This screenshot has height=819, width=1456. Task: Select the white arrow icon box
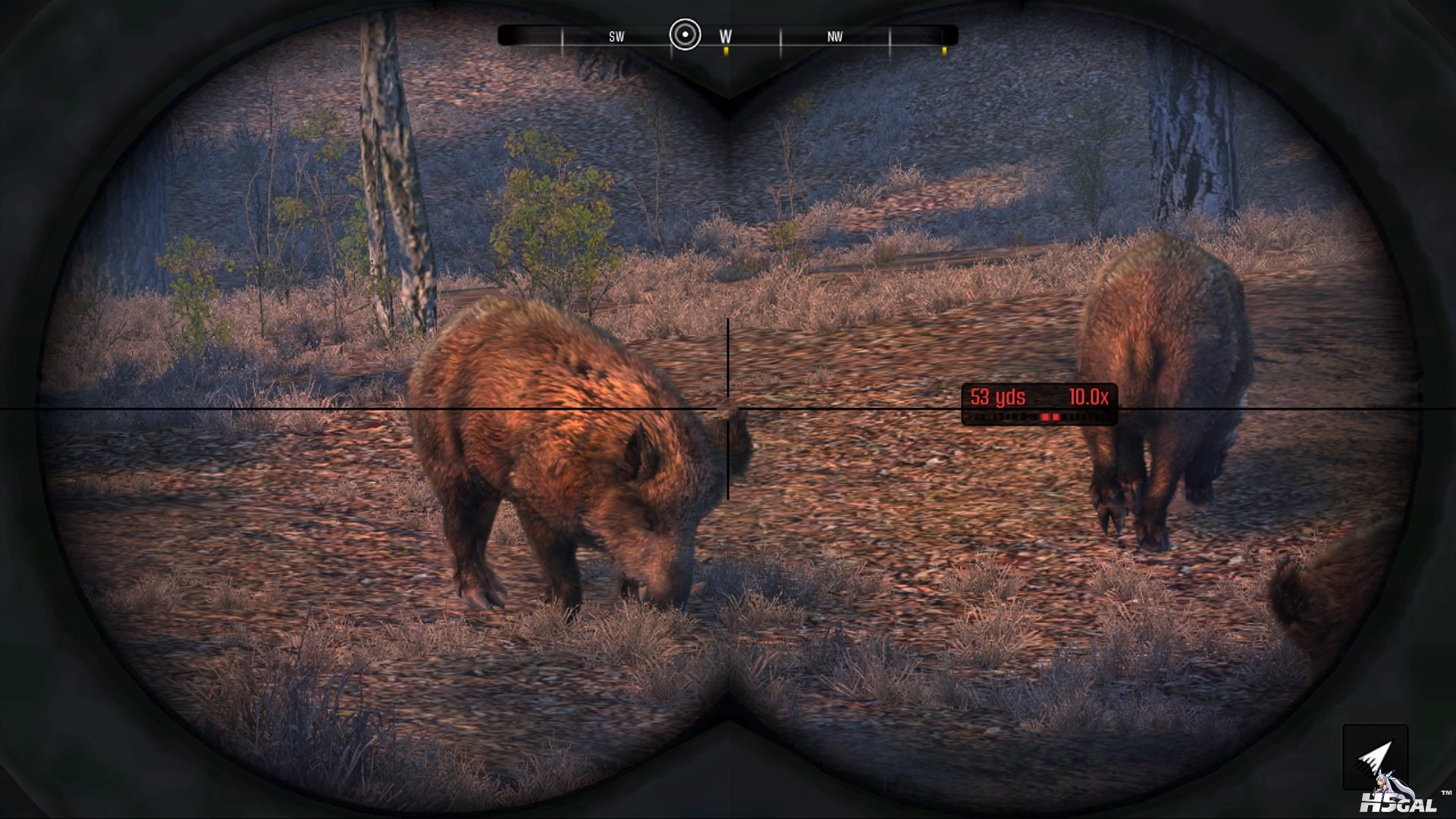tap(1375, 756)
